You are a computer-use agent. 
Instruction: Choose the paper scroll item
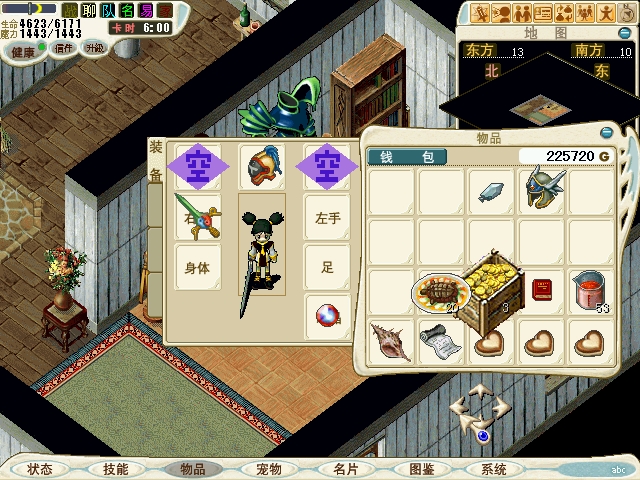pos(439,341)
